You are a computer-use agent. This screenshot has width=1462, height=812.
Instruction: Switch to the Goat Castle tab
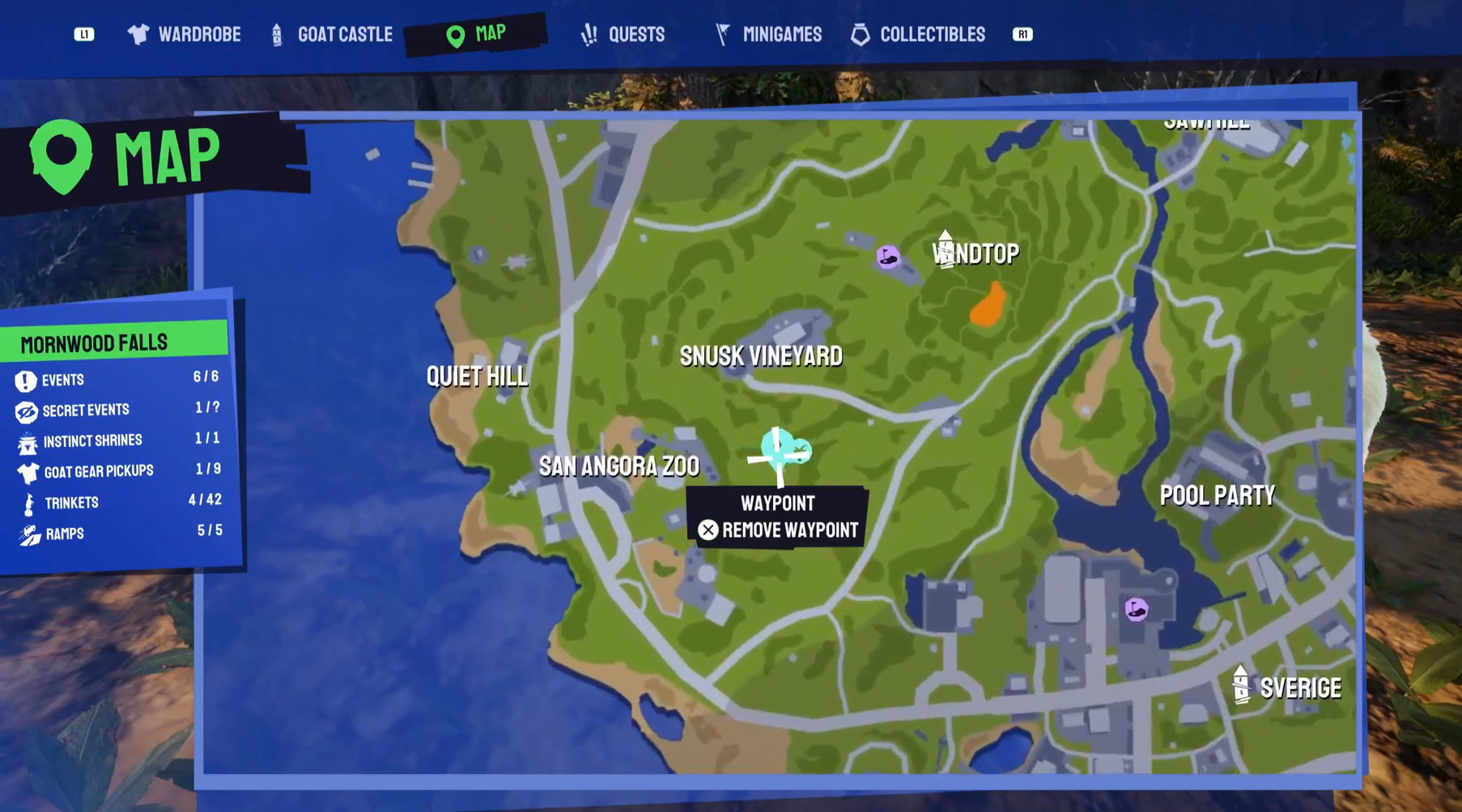(330, 34)
